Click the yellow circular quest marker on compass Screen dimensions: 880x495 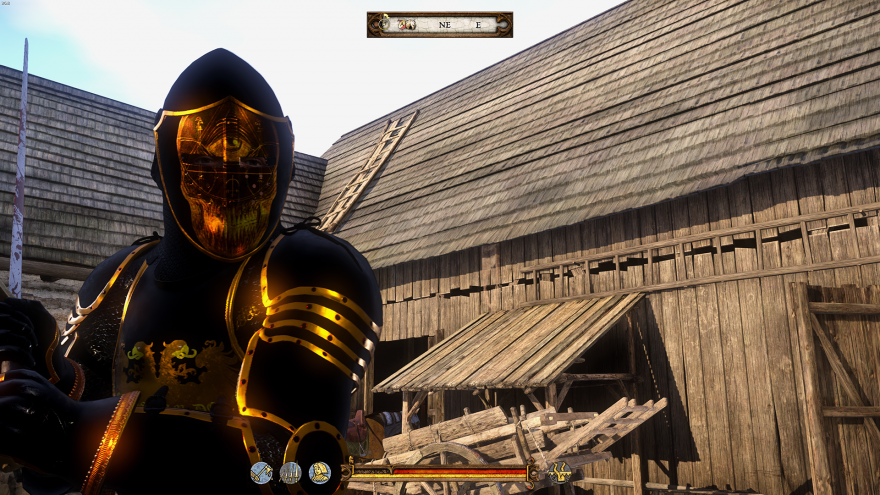pyautogui.click(x=384, y=23)
